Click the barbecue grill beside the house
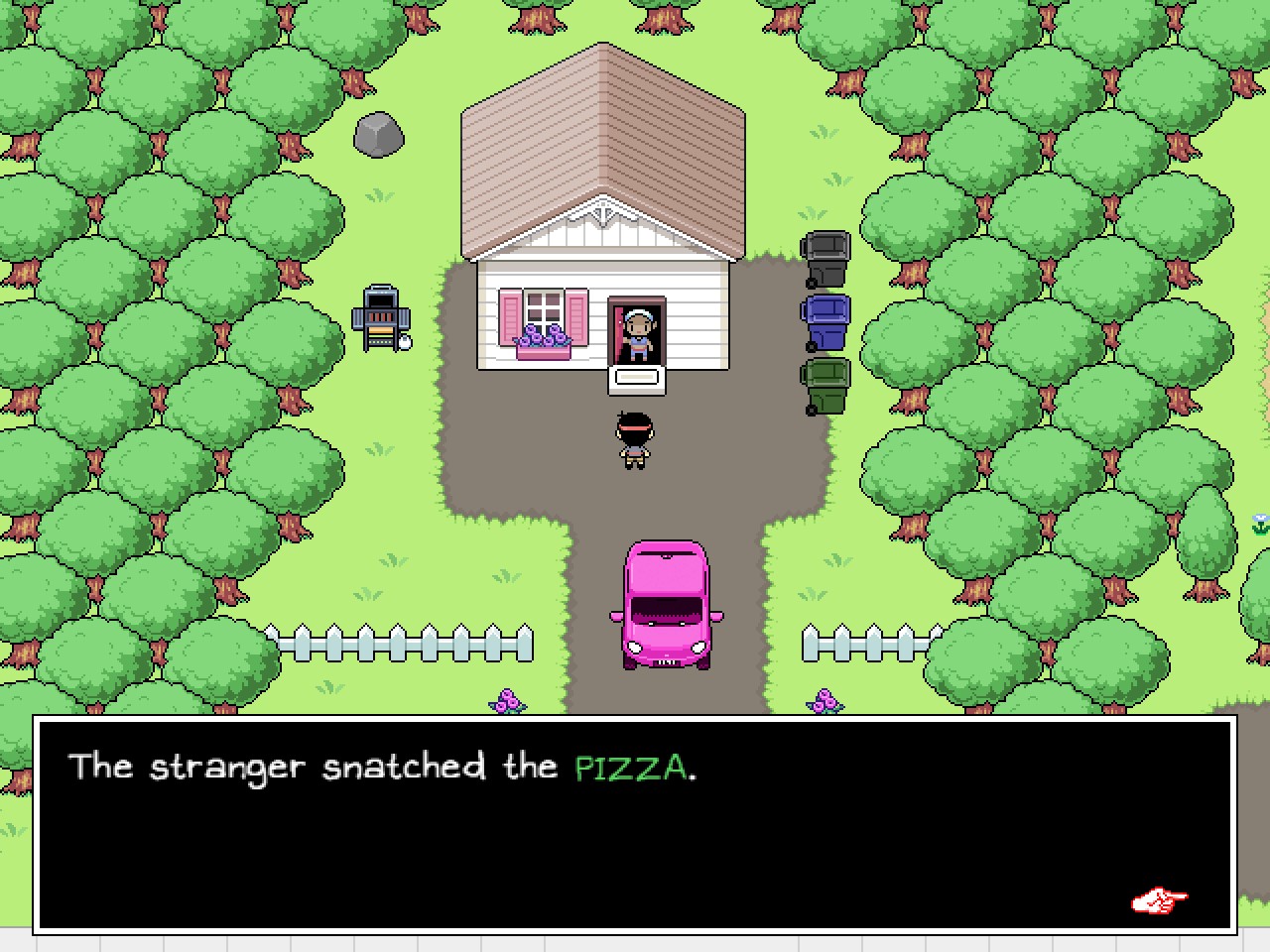Image resolution: width=1270 pixels, height=952 pixels. (379, 317)
